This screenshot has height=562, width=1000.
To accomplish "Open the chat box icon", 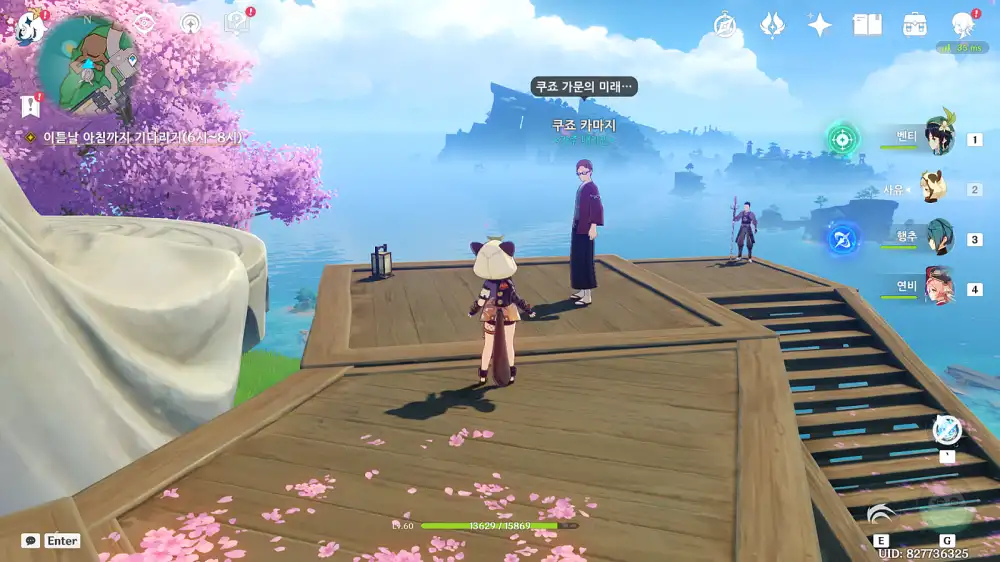I will tap(31, 540).
